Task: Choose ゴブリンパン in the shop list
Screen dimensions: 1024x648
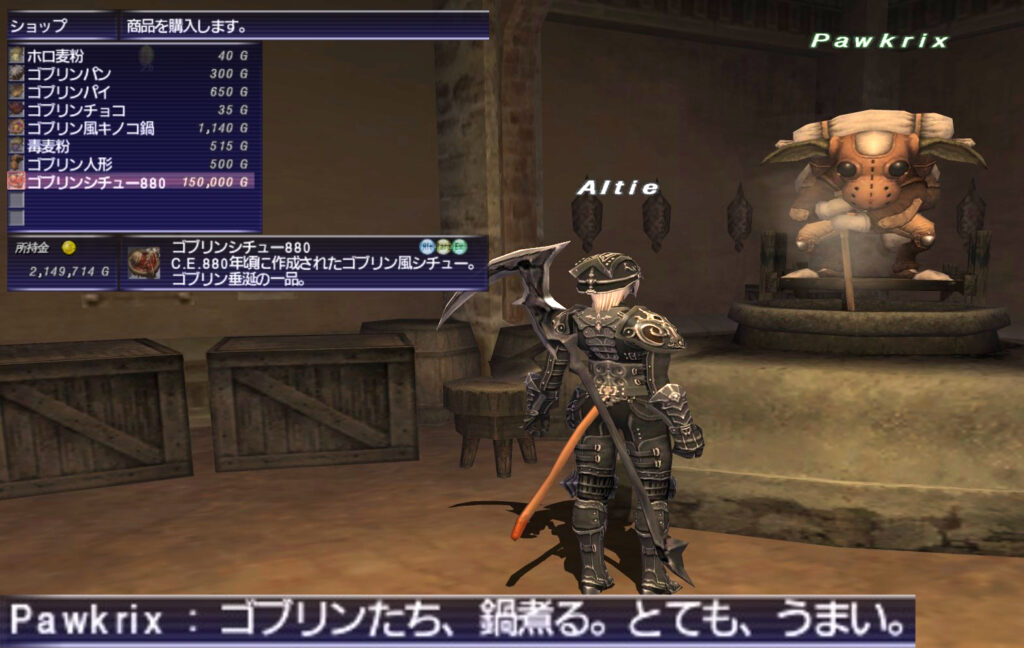Action: click(x=130, y=74)
